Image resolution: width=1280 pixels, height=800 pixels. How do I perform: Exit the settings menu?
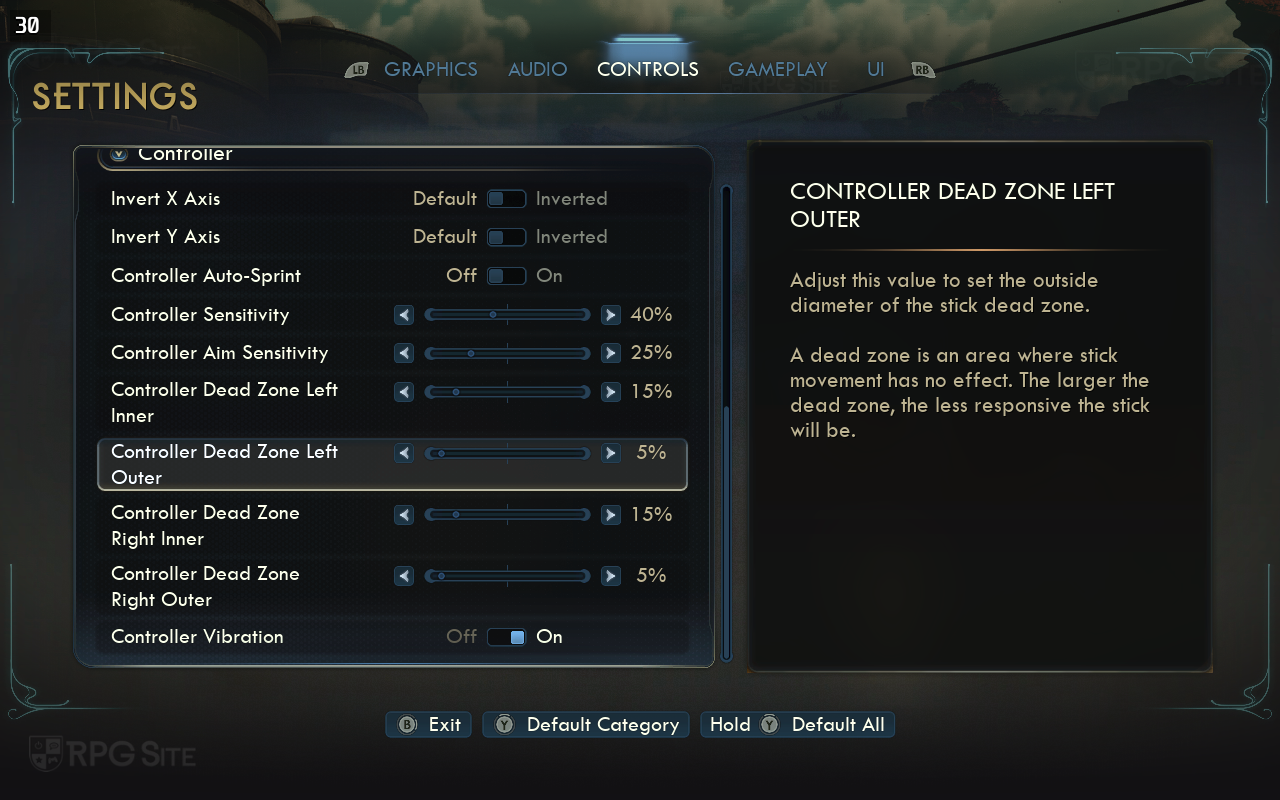pyautogui.click(x=431, y=725)
